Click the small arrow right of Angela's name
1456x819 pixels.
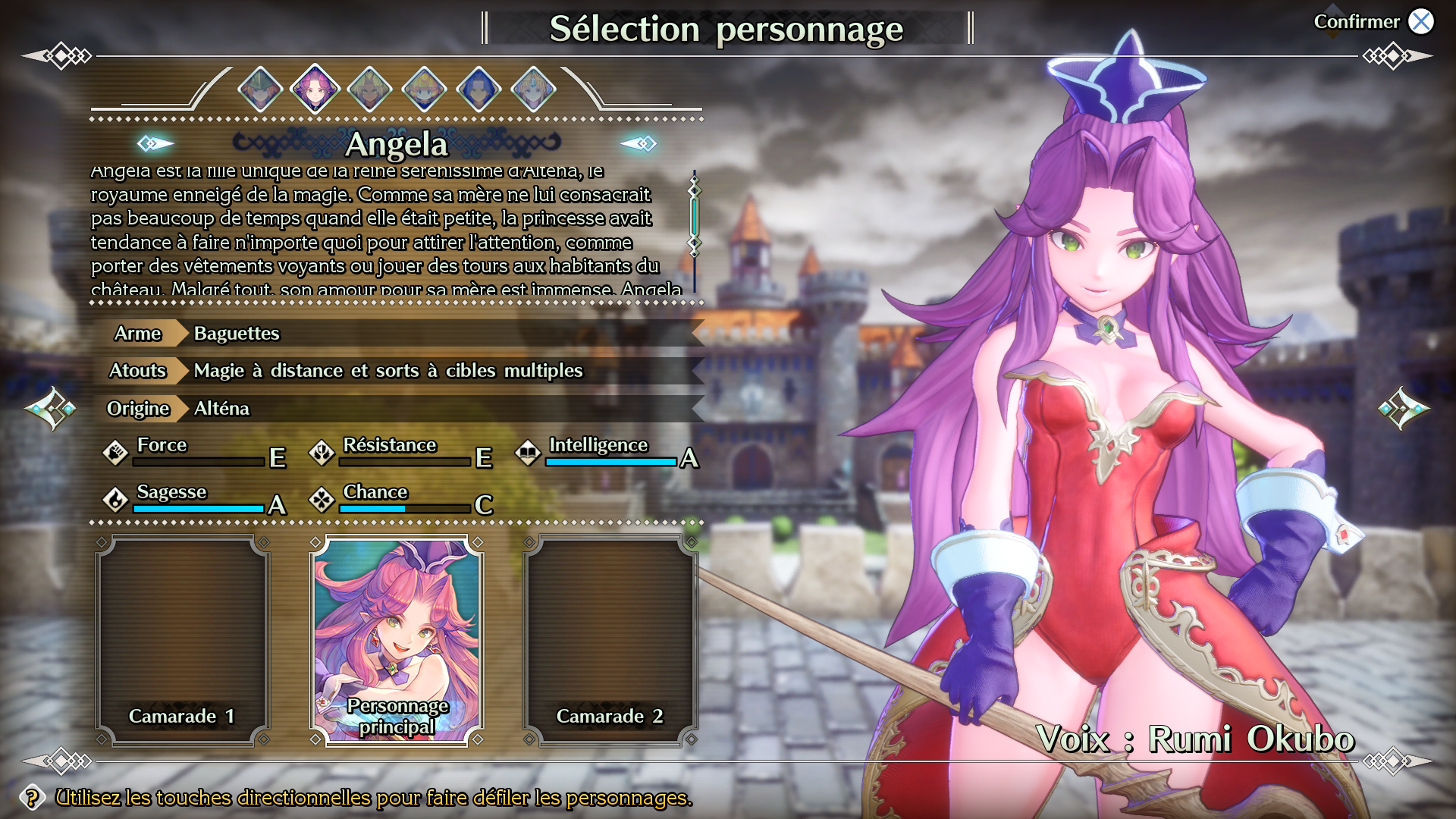(x=638, y=143)
